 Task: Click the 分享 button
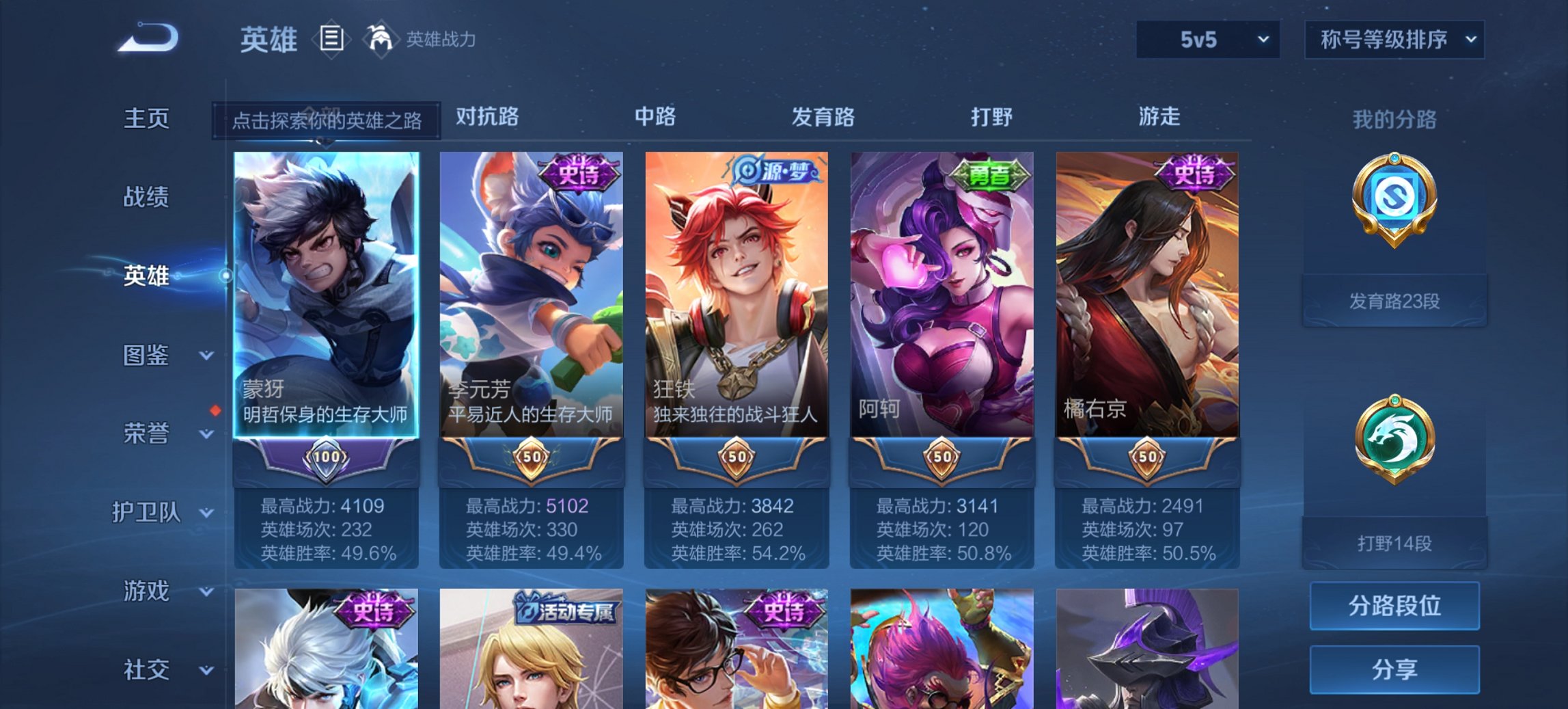click(1394, 670)
